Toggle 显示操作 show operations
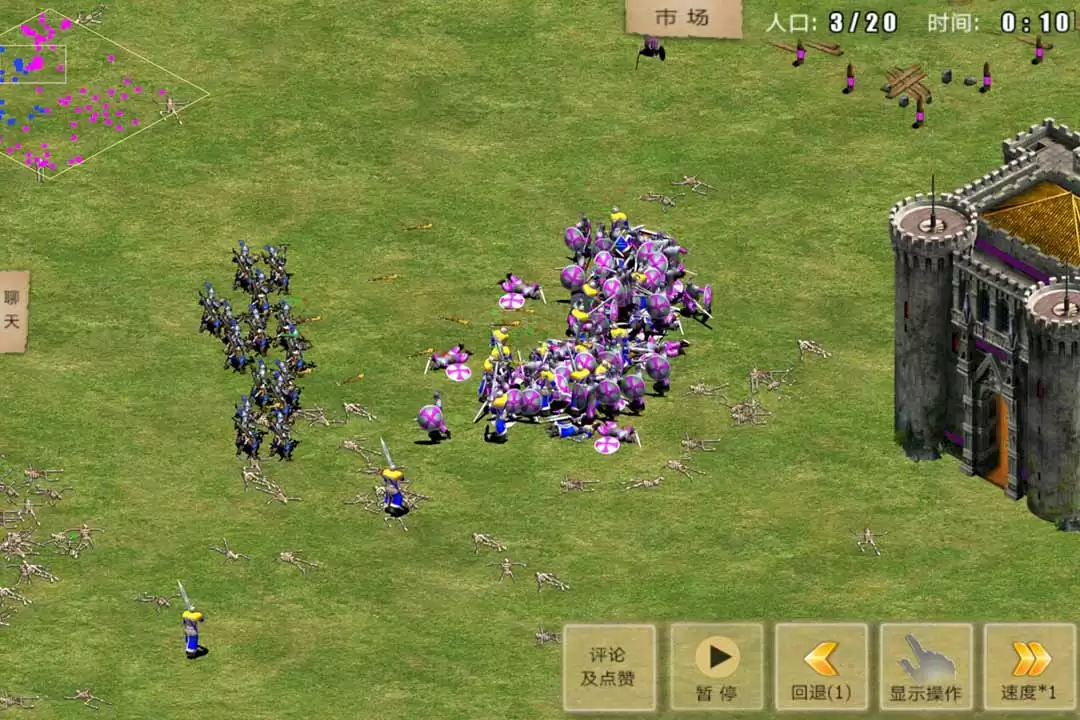Image resolution: width=1080 pixels, height=720 pixels. pos(926,667)
